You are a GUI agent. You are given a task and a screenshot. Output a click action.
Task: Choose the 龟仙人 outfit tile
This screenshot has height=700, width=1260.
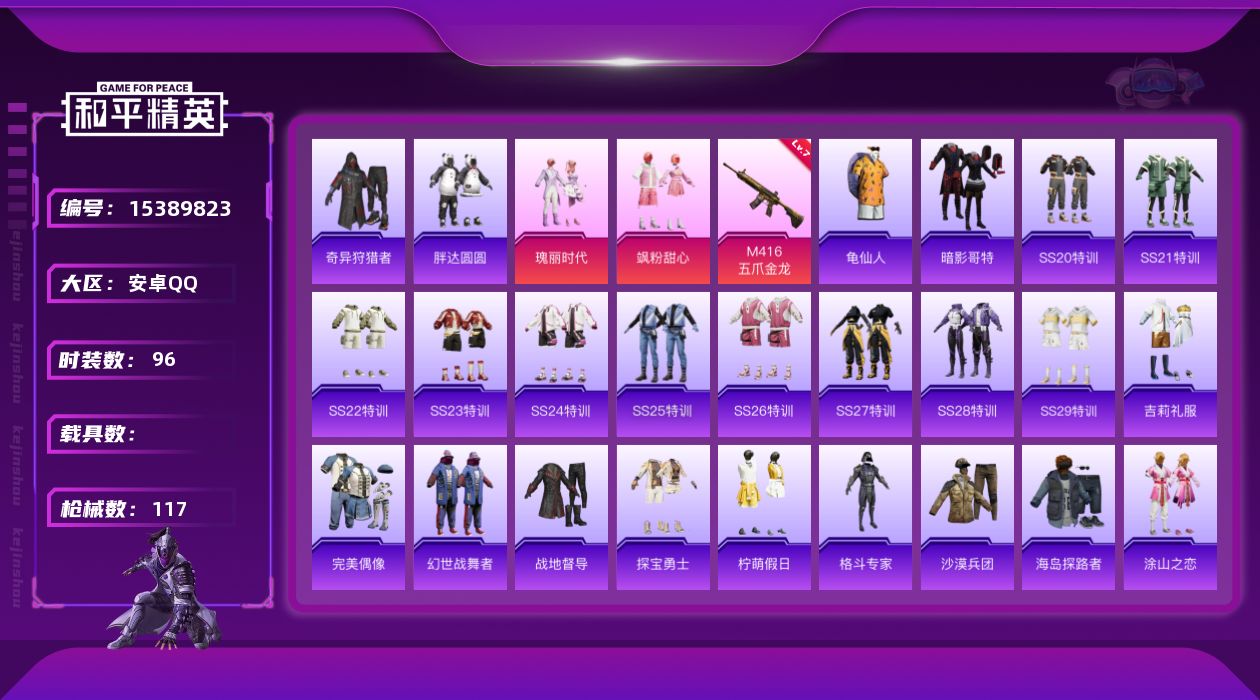pos(865,211)
